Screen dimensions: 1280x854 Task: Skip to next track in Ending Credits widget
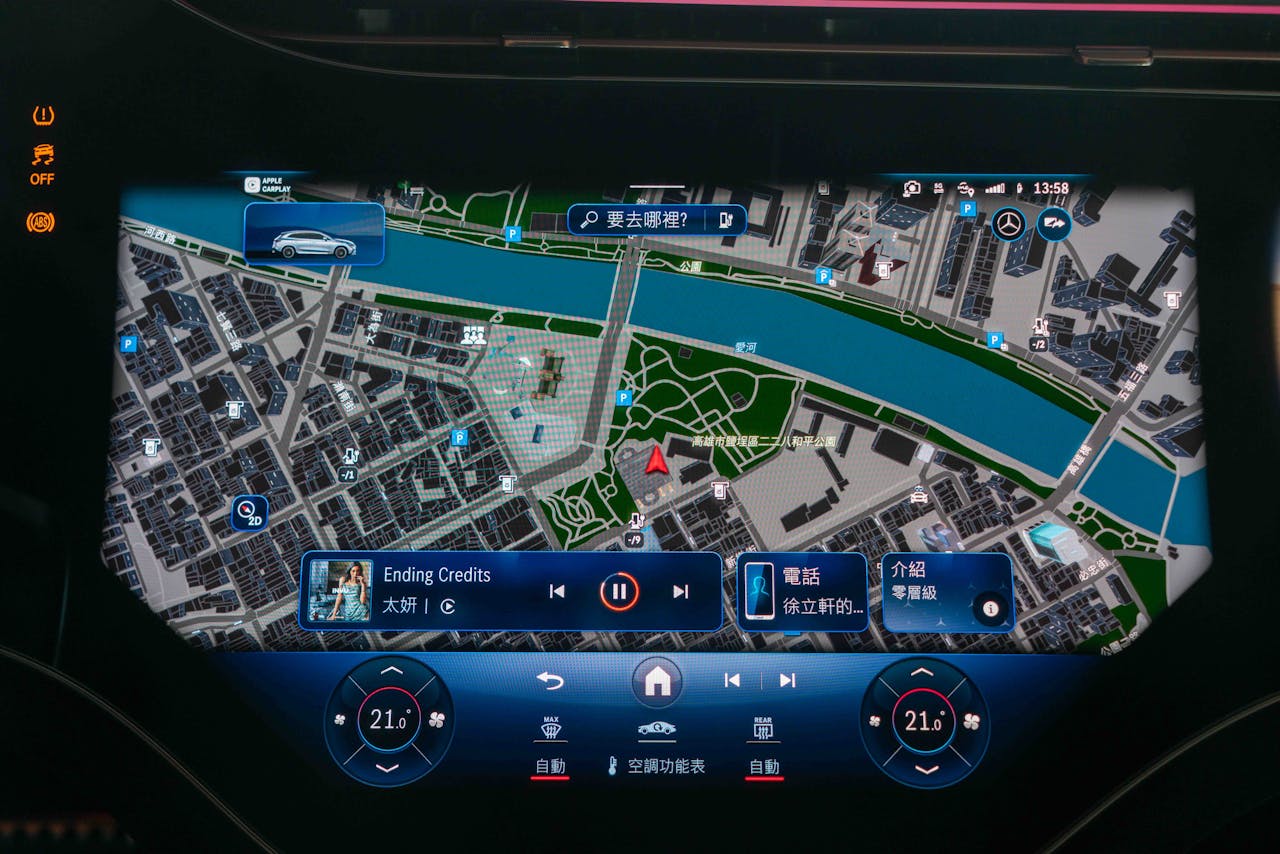(681, 591)
